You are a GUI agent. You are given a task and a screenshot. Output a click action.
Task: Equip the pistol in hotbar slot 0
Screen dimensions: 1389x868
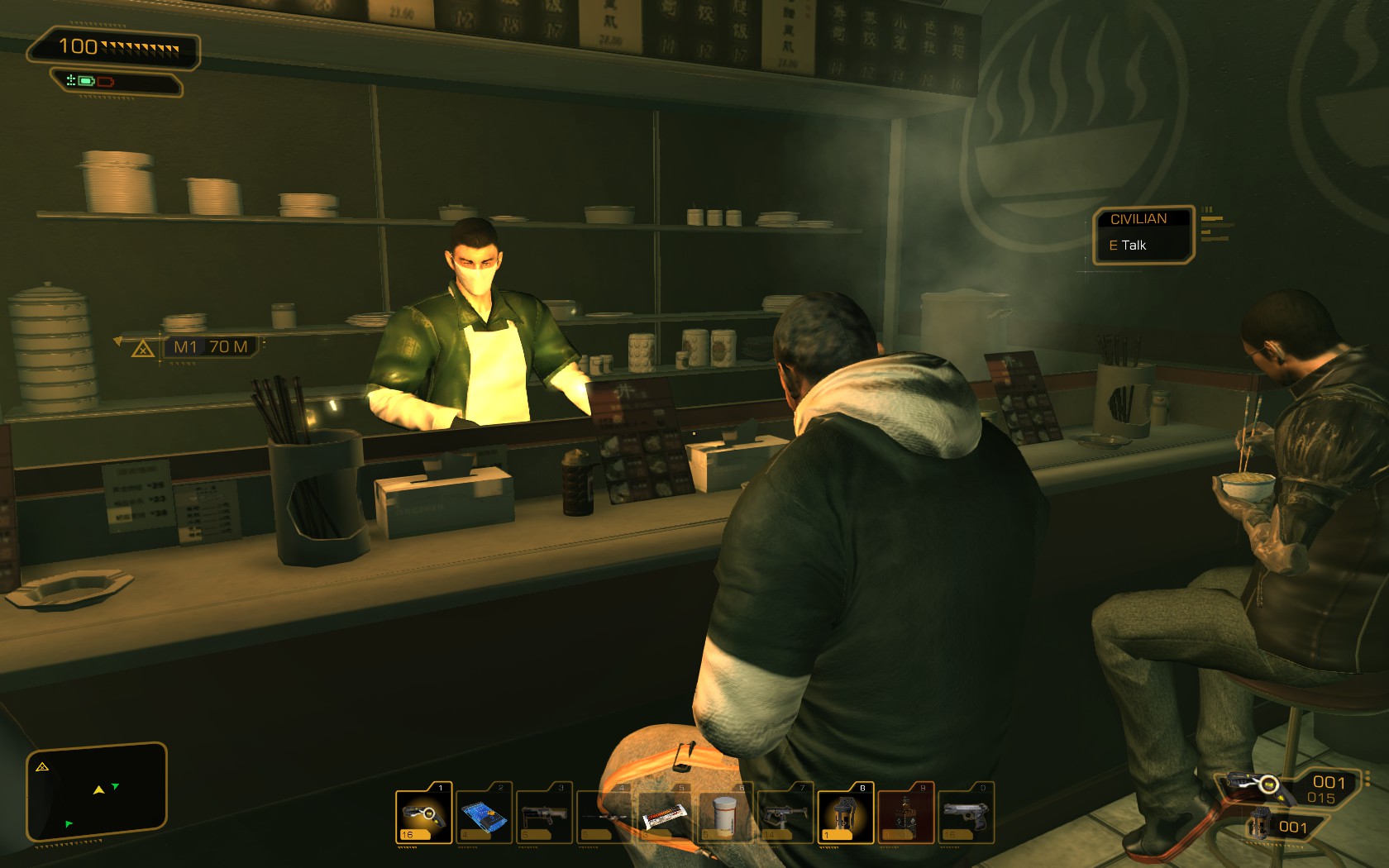pos(966,814)
